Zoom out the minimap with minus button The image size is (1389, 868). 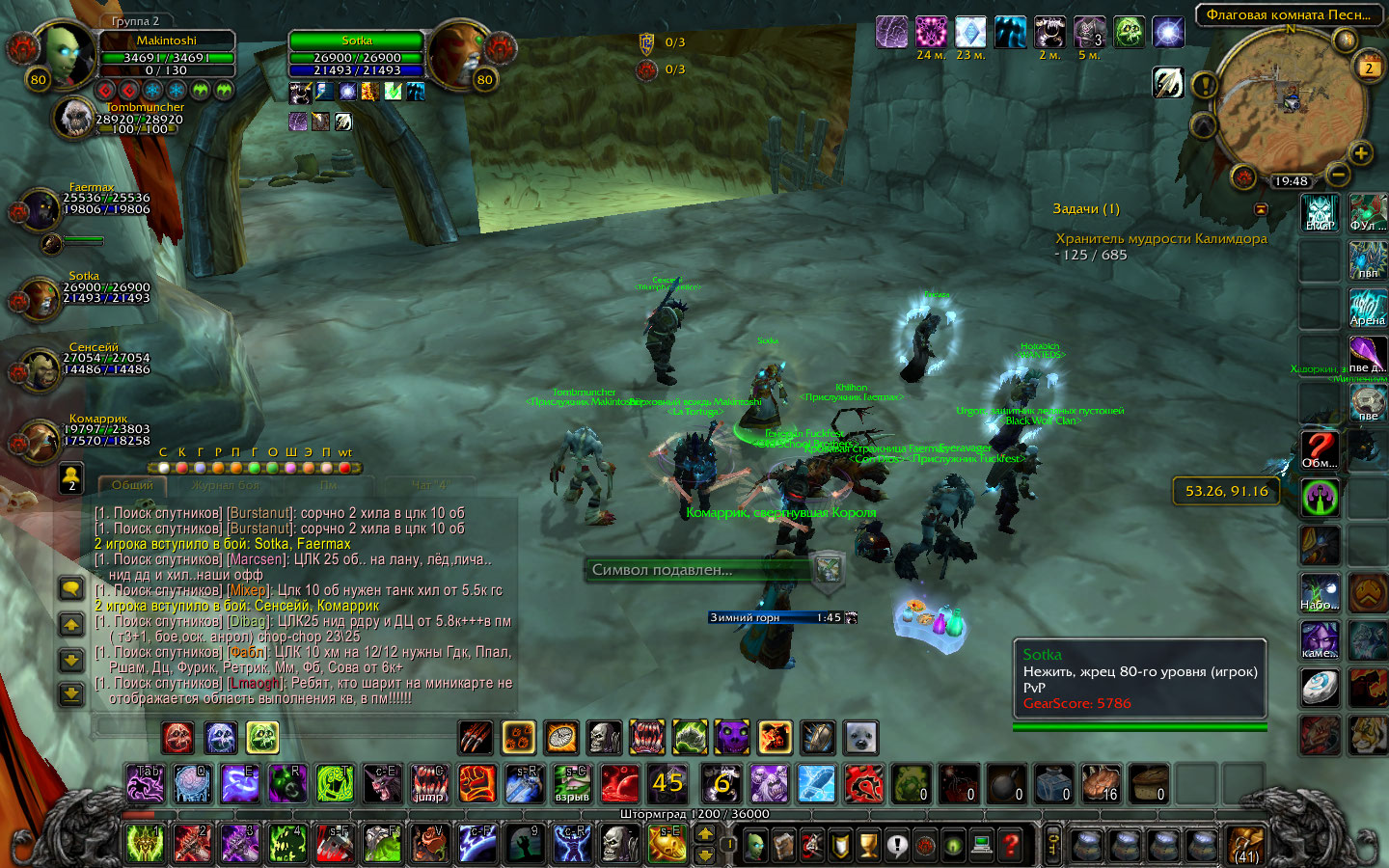1338,174
